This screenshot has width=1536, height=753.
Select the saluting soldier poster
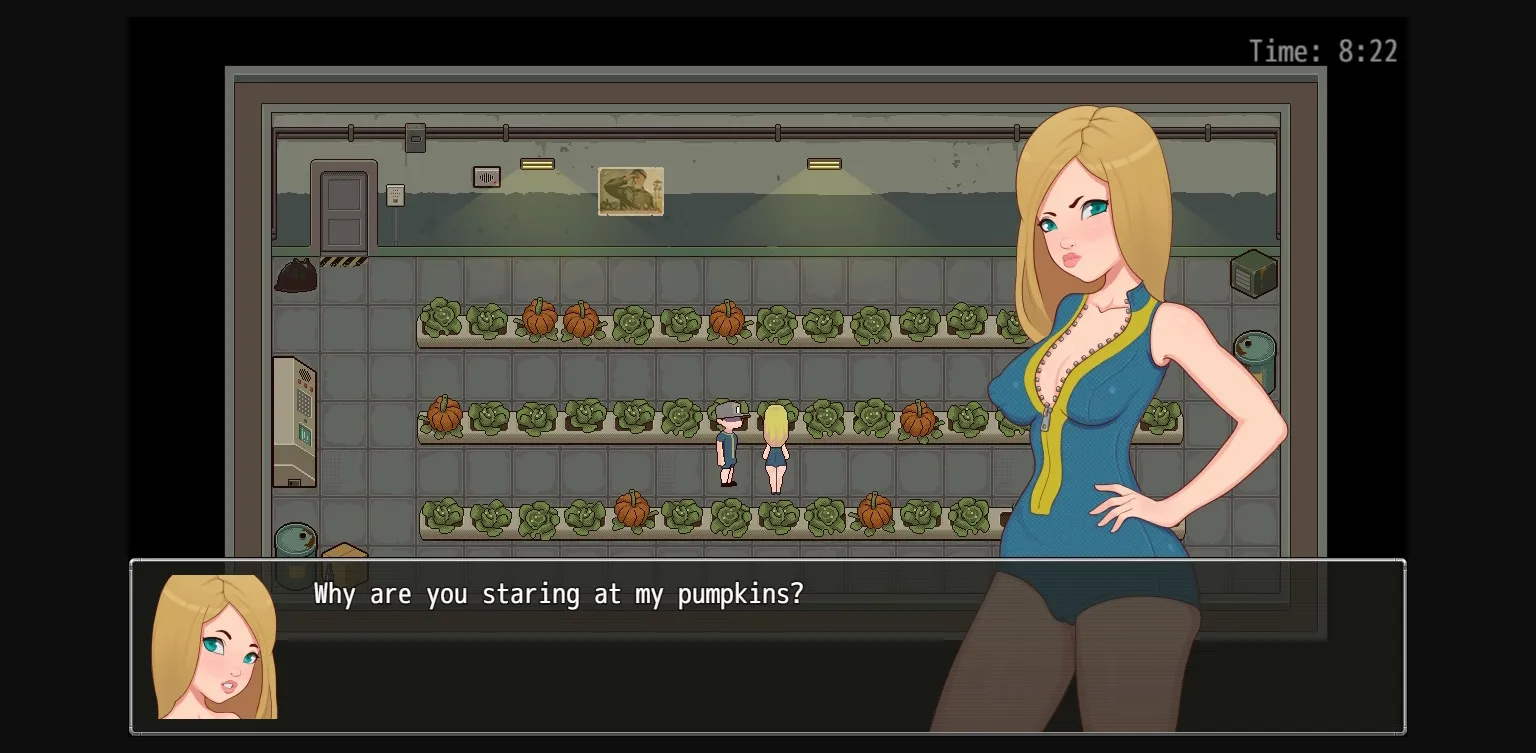pyautogui.click(x=631, y=191)
